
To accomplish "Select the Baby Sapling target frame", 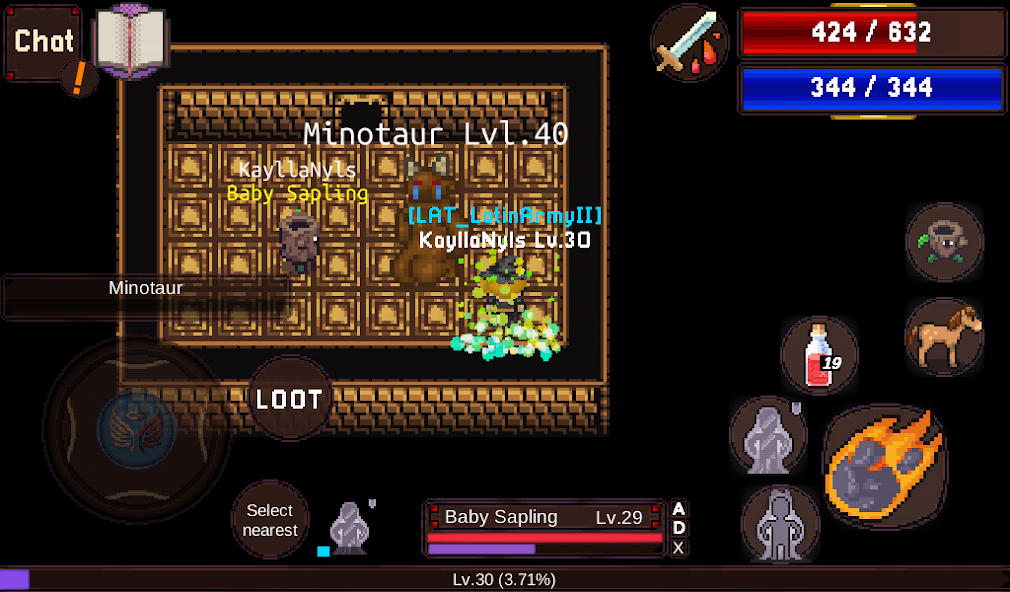I will tap(545, 528).
